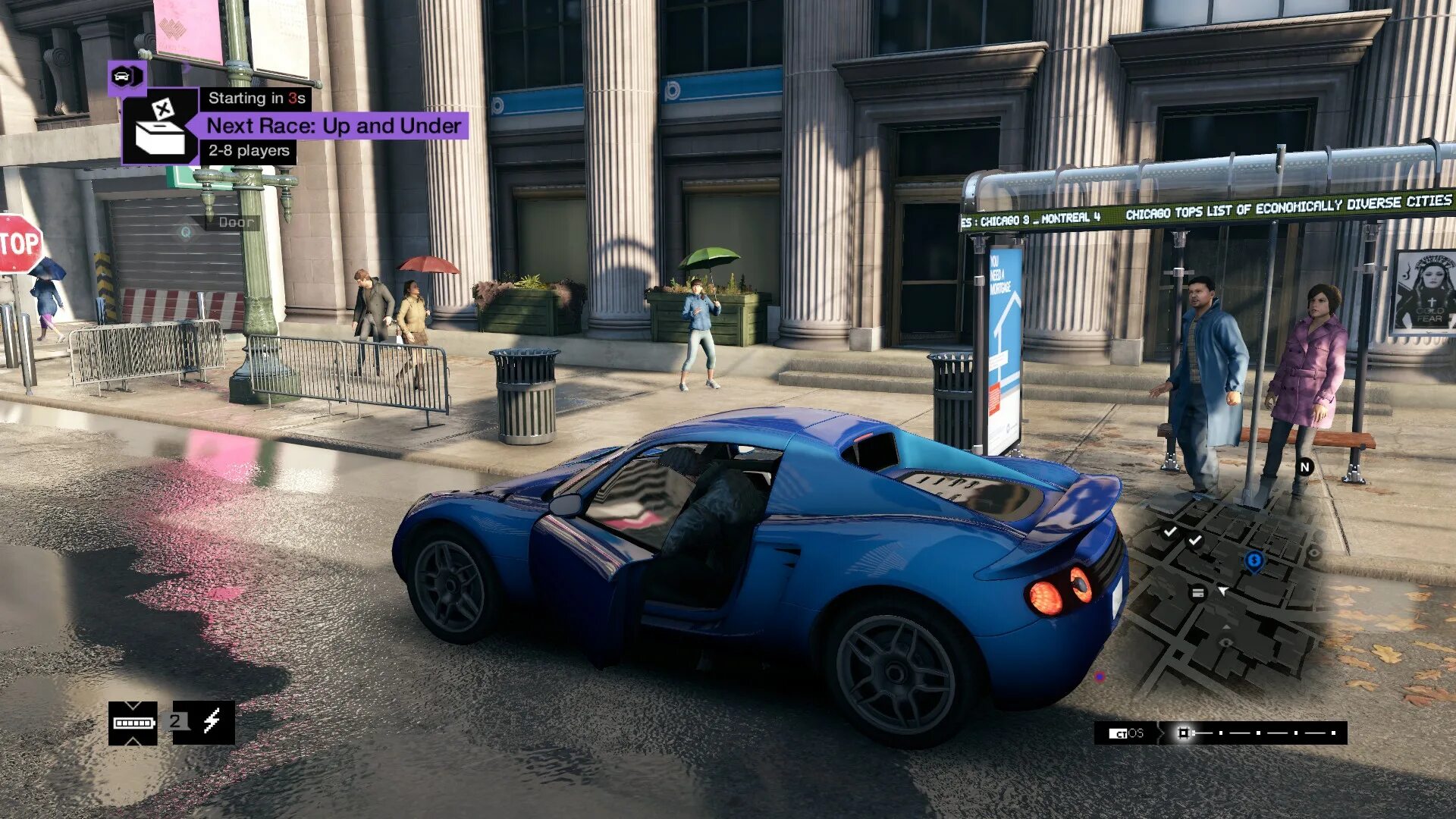Click the ballot box vote icon
1456x819 pixels.
161,127
